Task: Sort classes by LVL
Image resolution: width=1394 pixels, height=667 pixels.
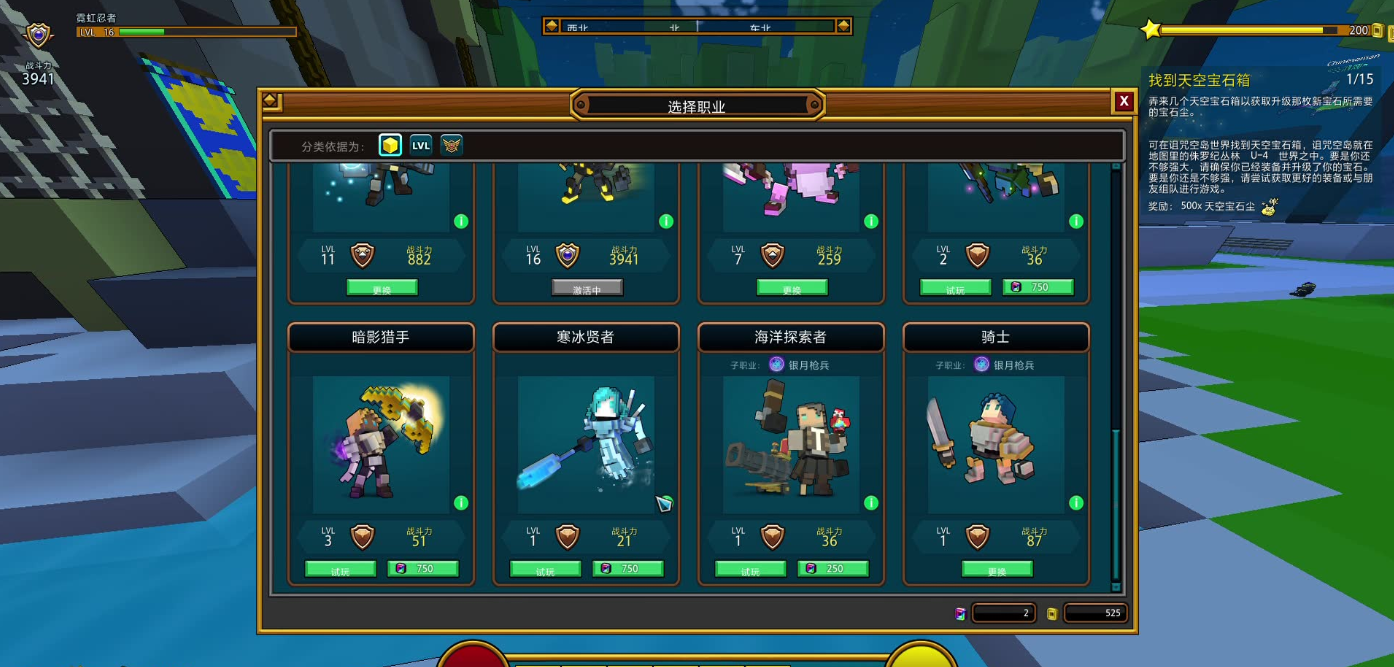Action: point(421,145)
